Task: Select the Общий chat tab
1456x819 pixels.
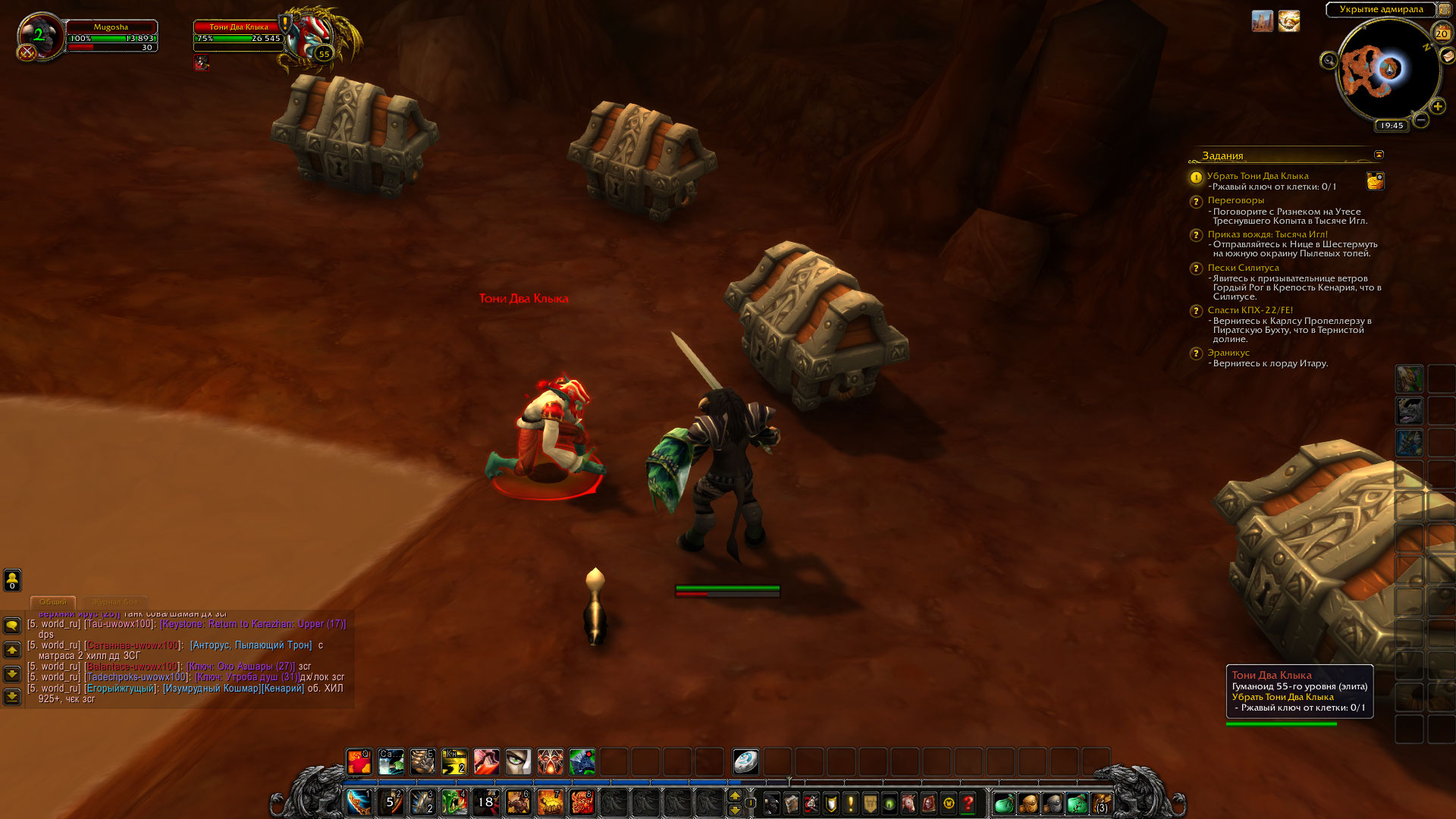Action: click(53, 602)
